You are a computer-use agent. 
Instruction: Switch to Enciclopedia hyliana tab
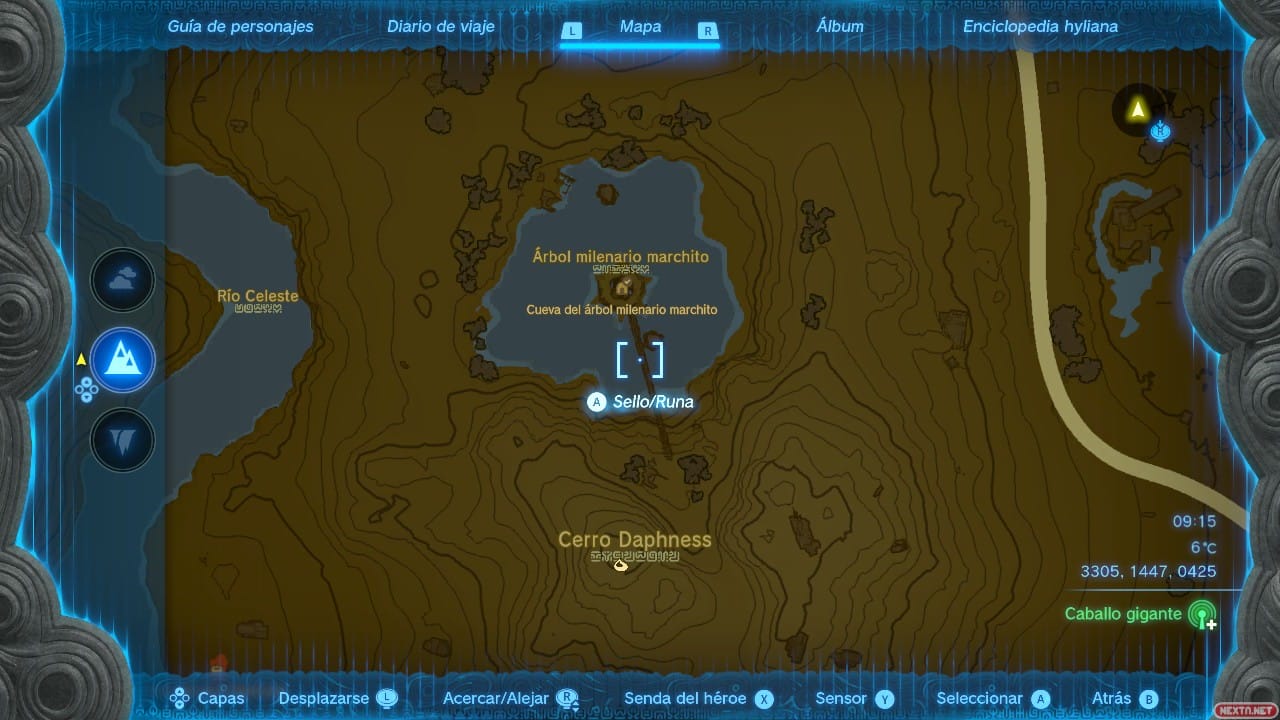(x=1040, y=27)
